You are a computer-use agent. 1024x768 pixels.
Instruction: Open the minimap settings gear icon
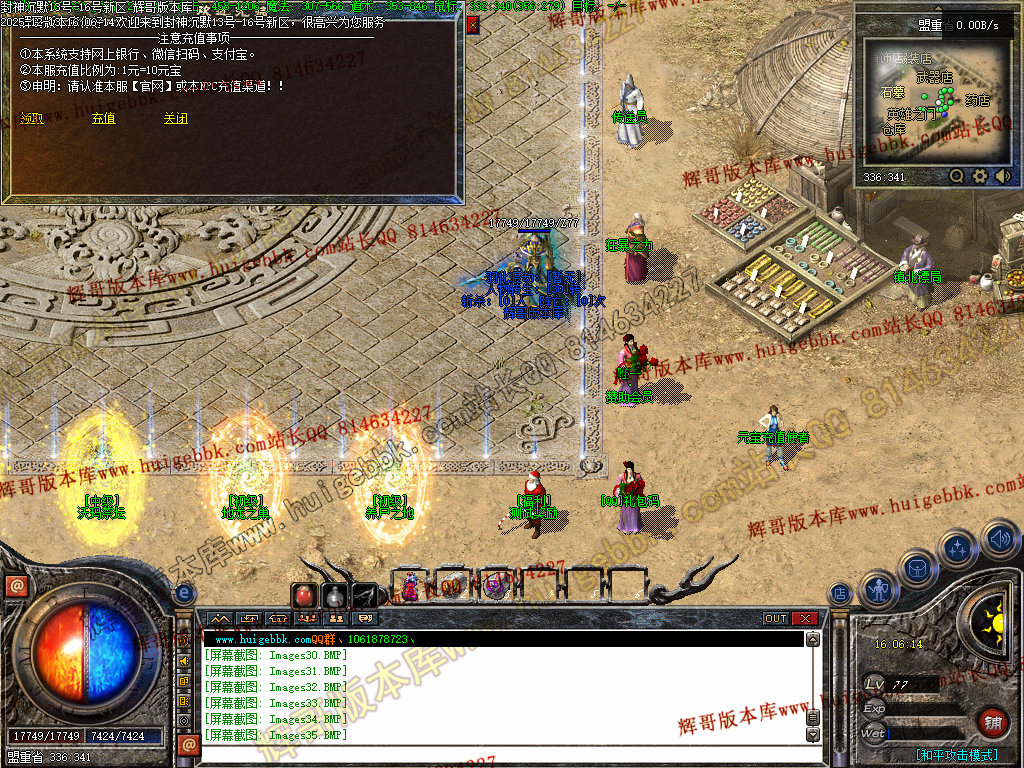980,176
